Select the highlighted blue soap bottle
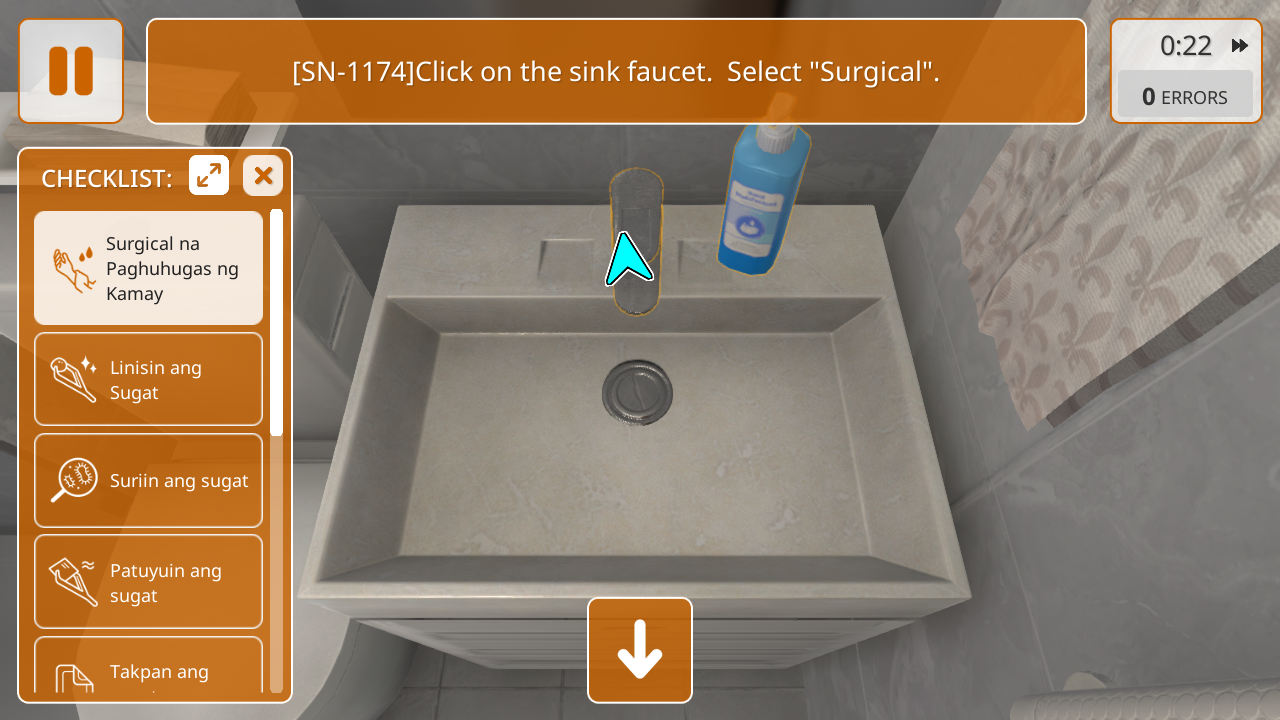This screenshot has height=720, width=1280. [764, 200]
